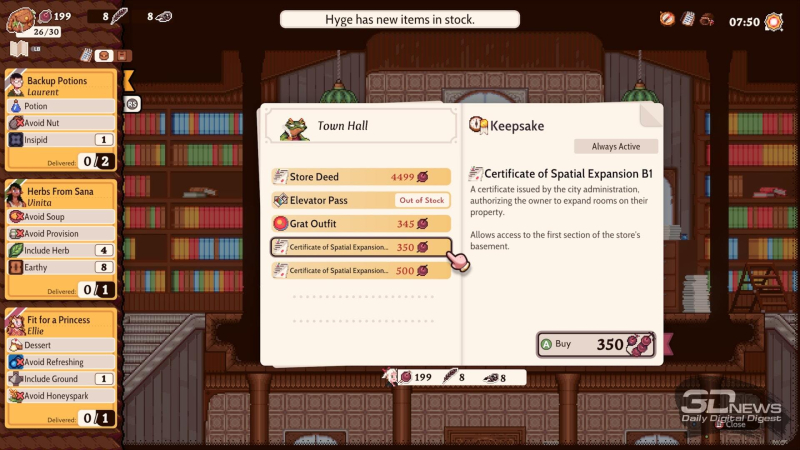Click the satchel bag icon
This screenshot has height=450, width=800.
click(x=20, y=16)
